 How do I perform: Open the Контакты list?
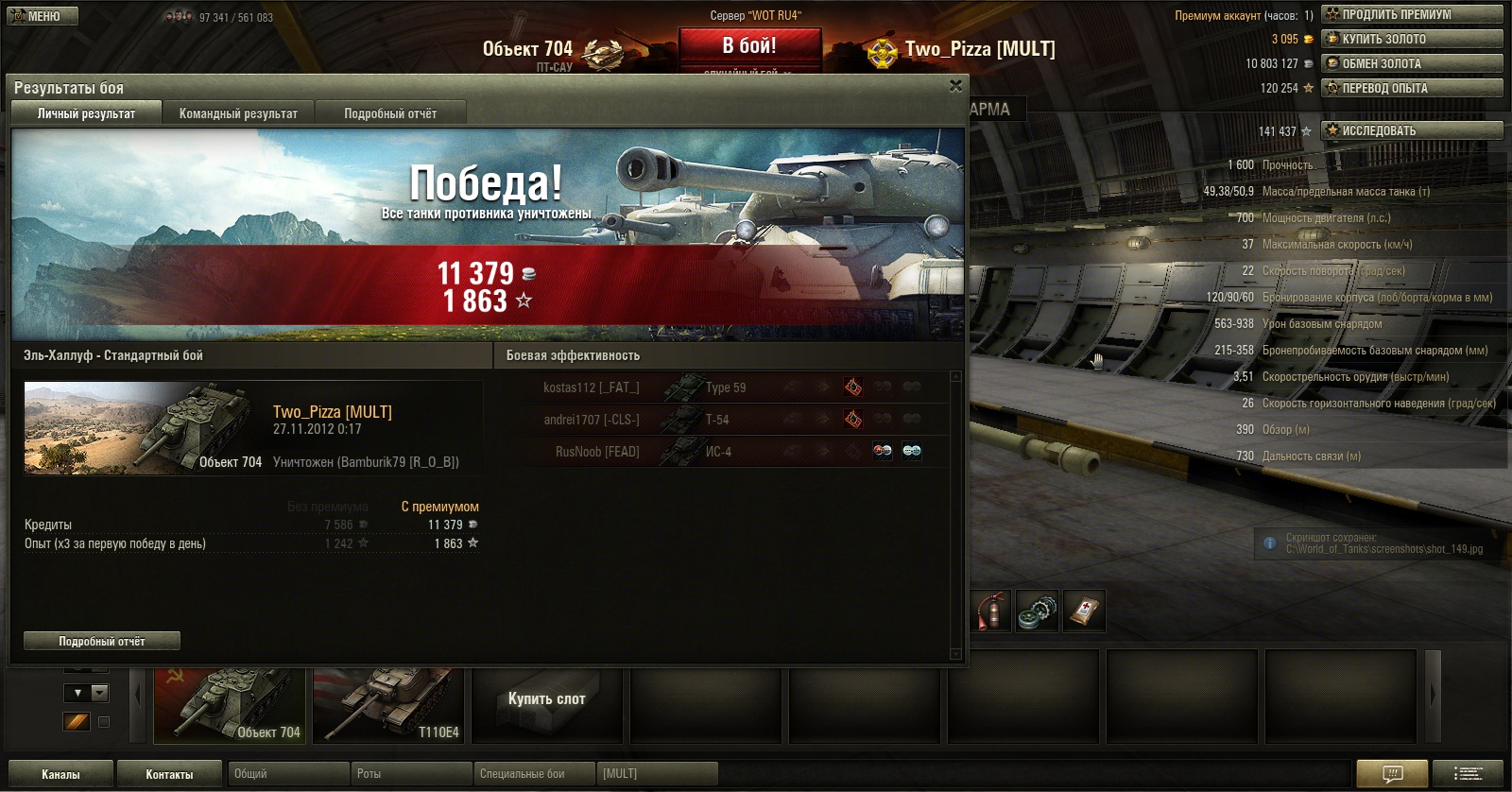pyautogui.click(x=169, y=774)
